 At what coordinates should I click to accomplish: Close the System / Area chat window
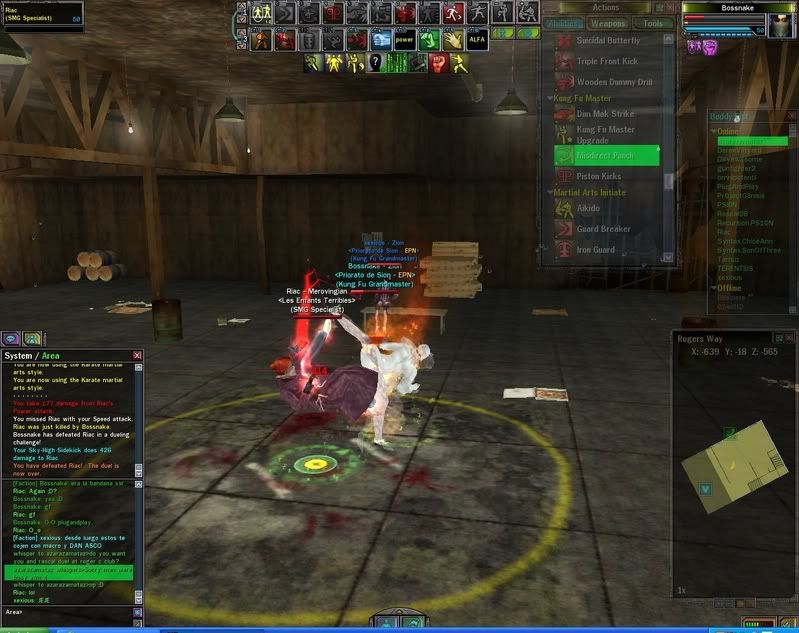tap(138, 355)
